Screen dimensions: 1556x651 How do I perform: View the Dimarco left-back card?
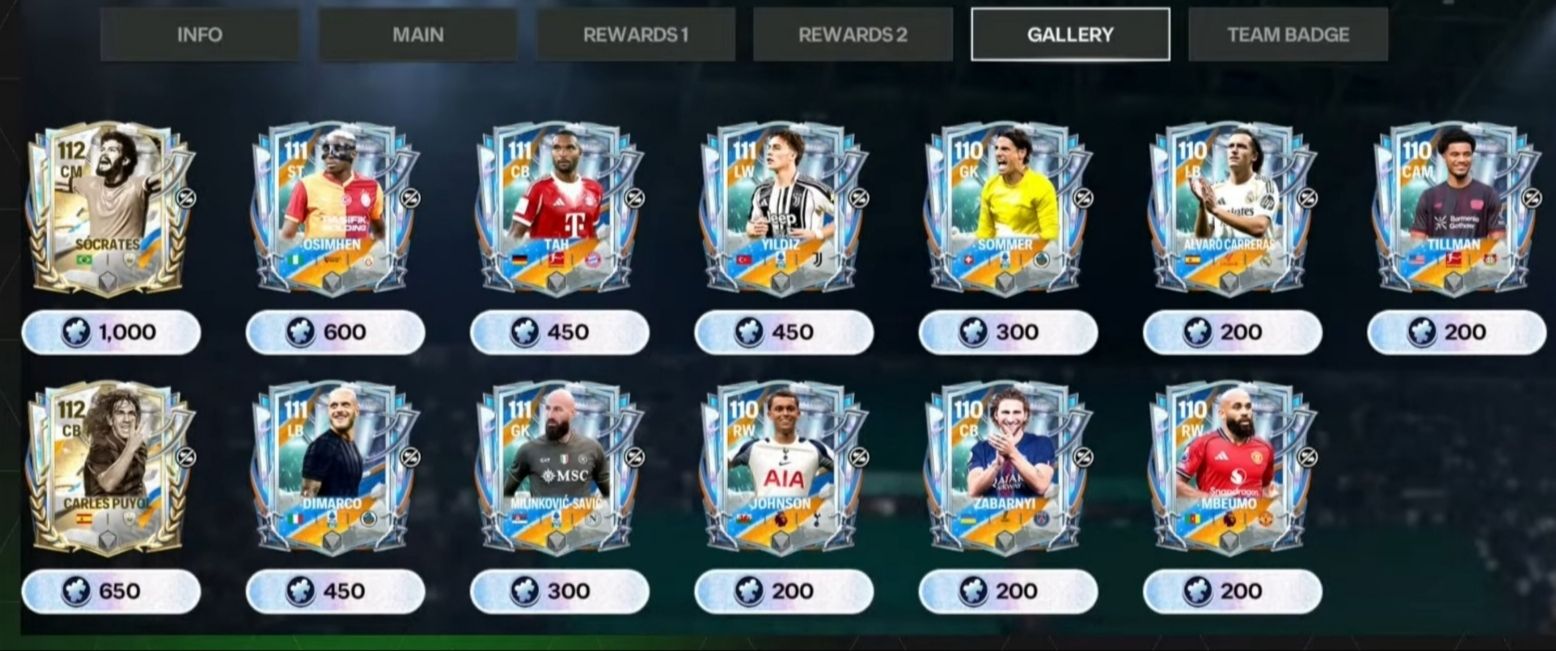point(335,467)
